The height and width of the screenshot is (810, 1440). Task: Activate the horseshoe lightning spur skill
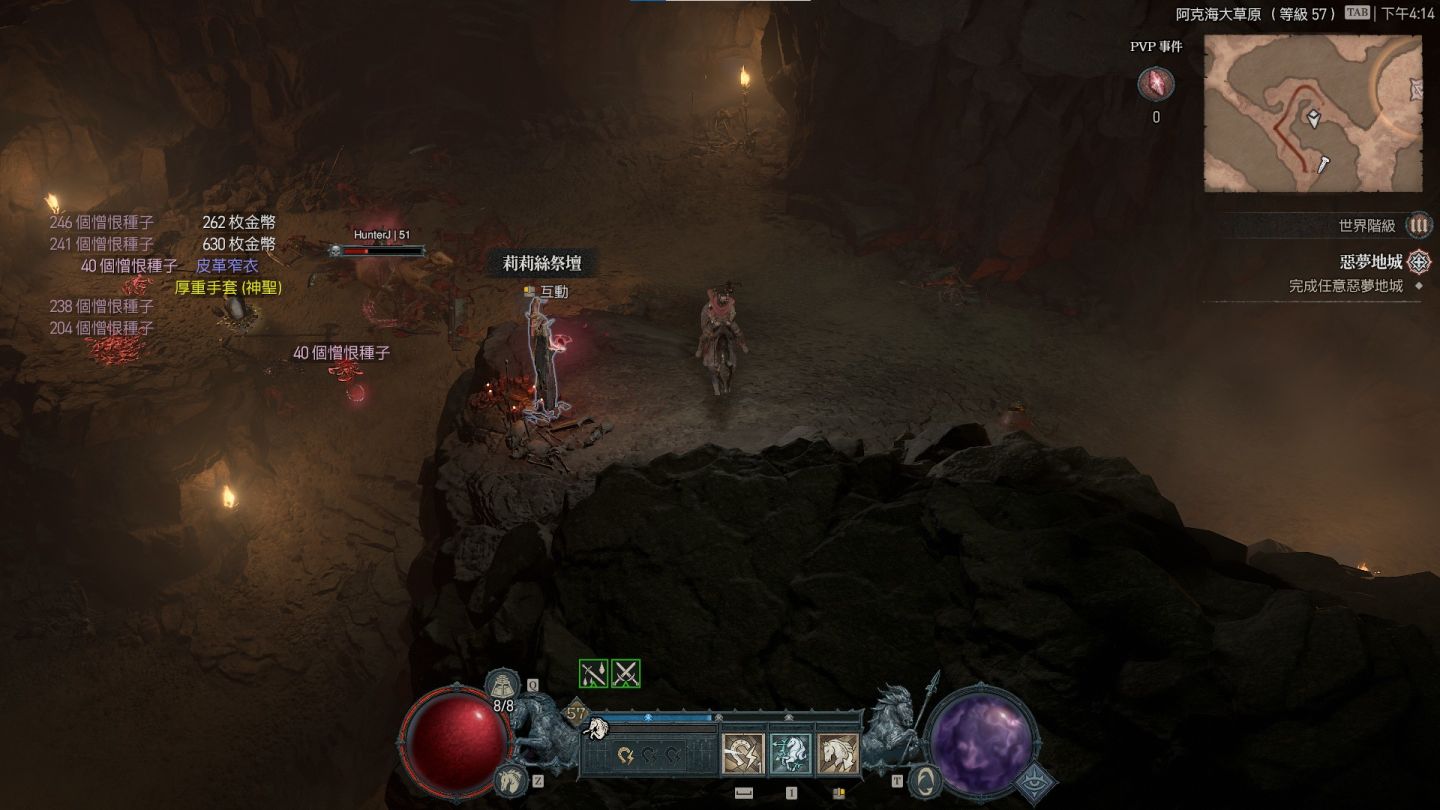pos(743,754)
